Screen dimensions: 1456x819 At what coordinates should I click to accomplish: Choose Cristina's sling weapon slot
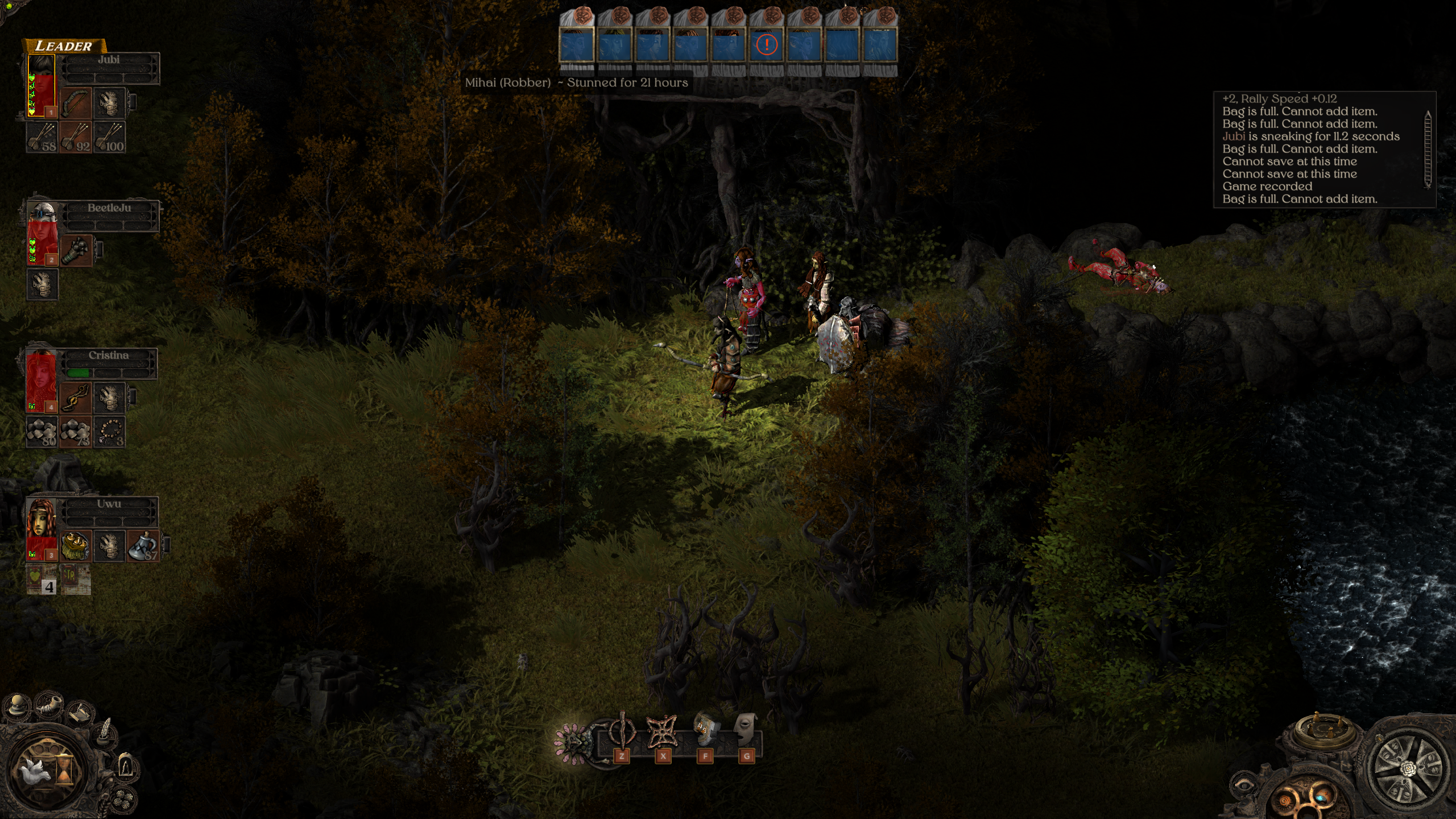coord(76,398)
